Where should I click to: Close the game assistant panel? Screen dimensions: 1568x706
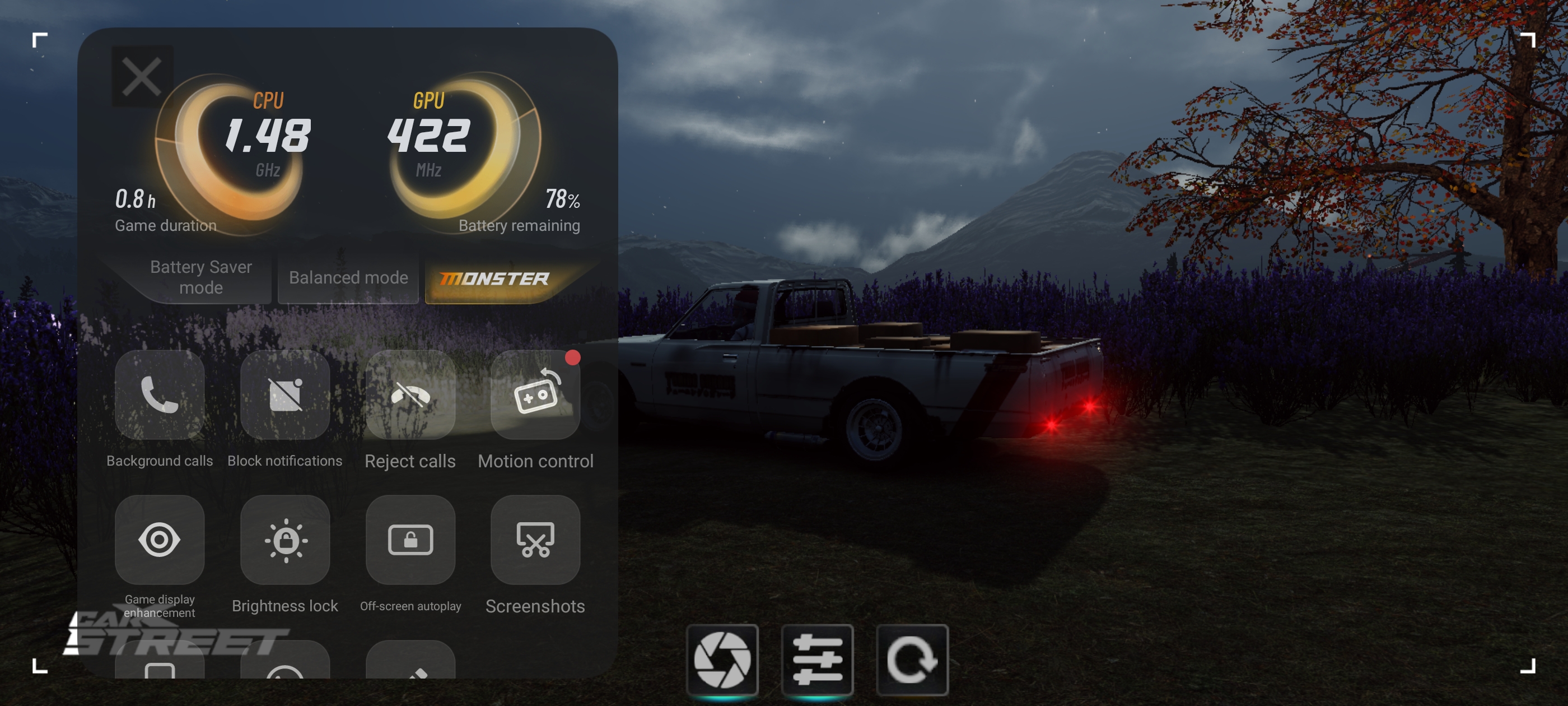(142, 77)
